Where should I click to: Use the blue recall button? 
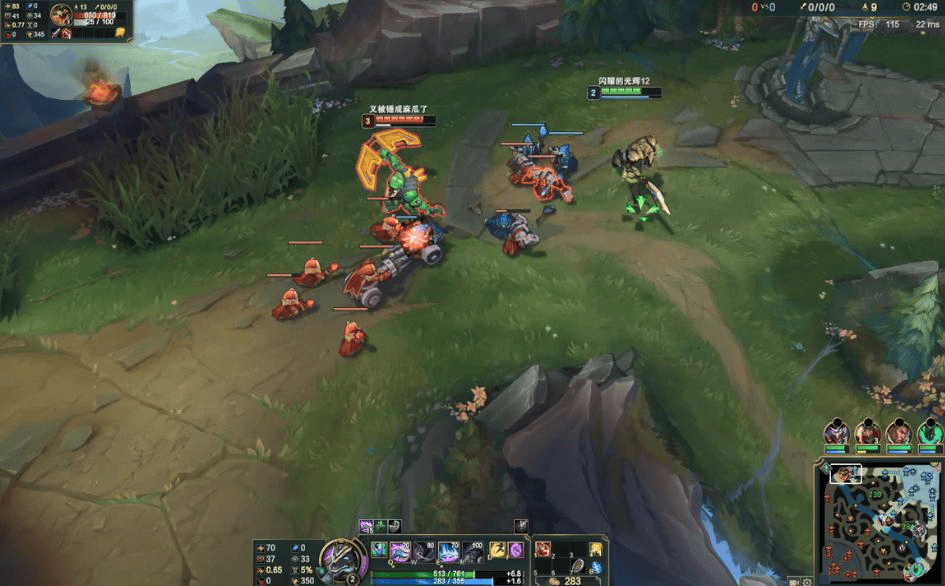pos(596,569)
